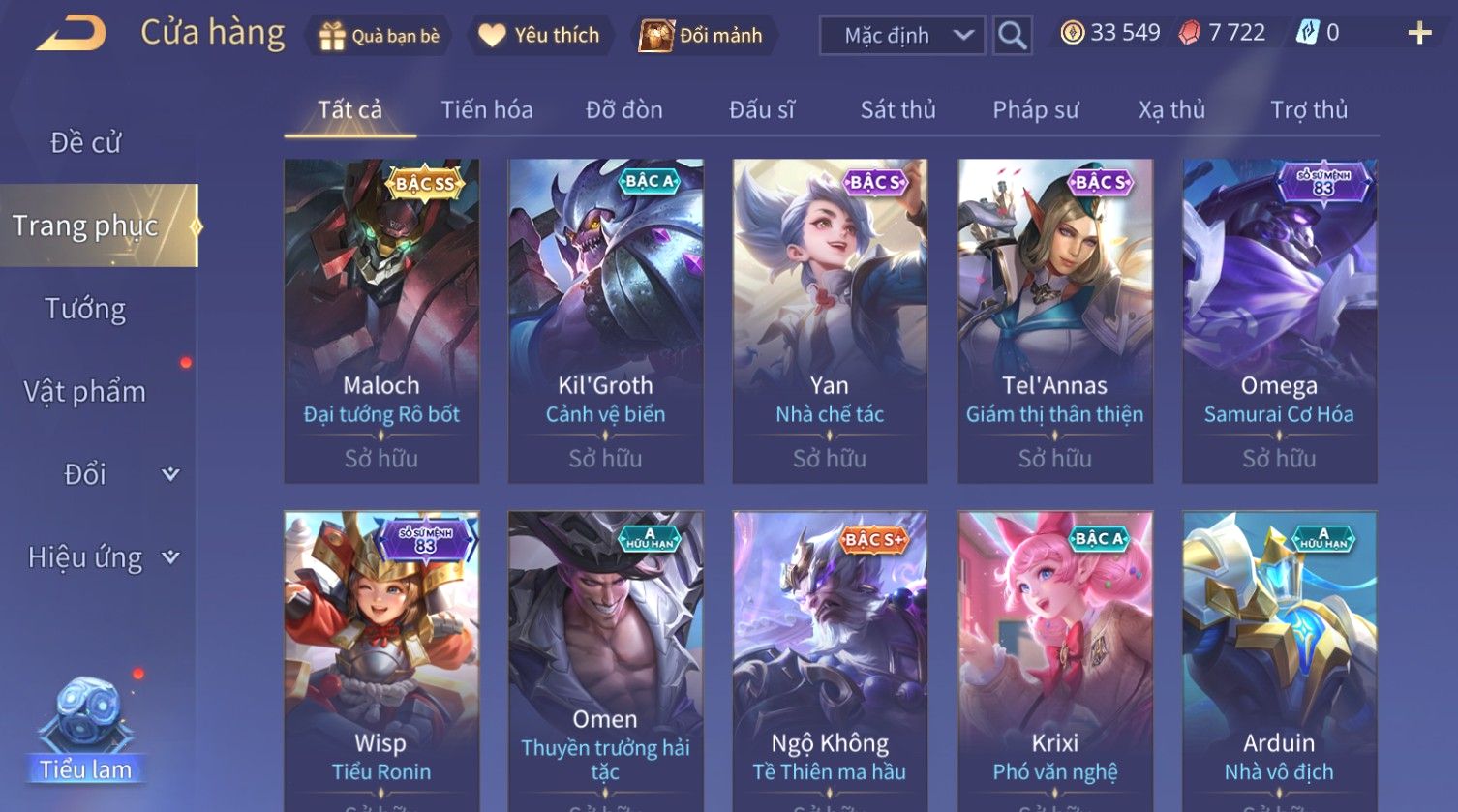1458x812 pixels.
Task: Select the Trợ thủ tab
Action: pyautogui.click(x=1309, y=110)
